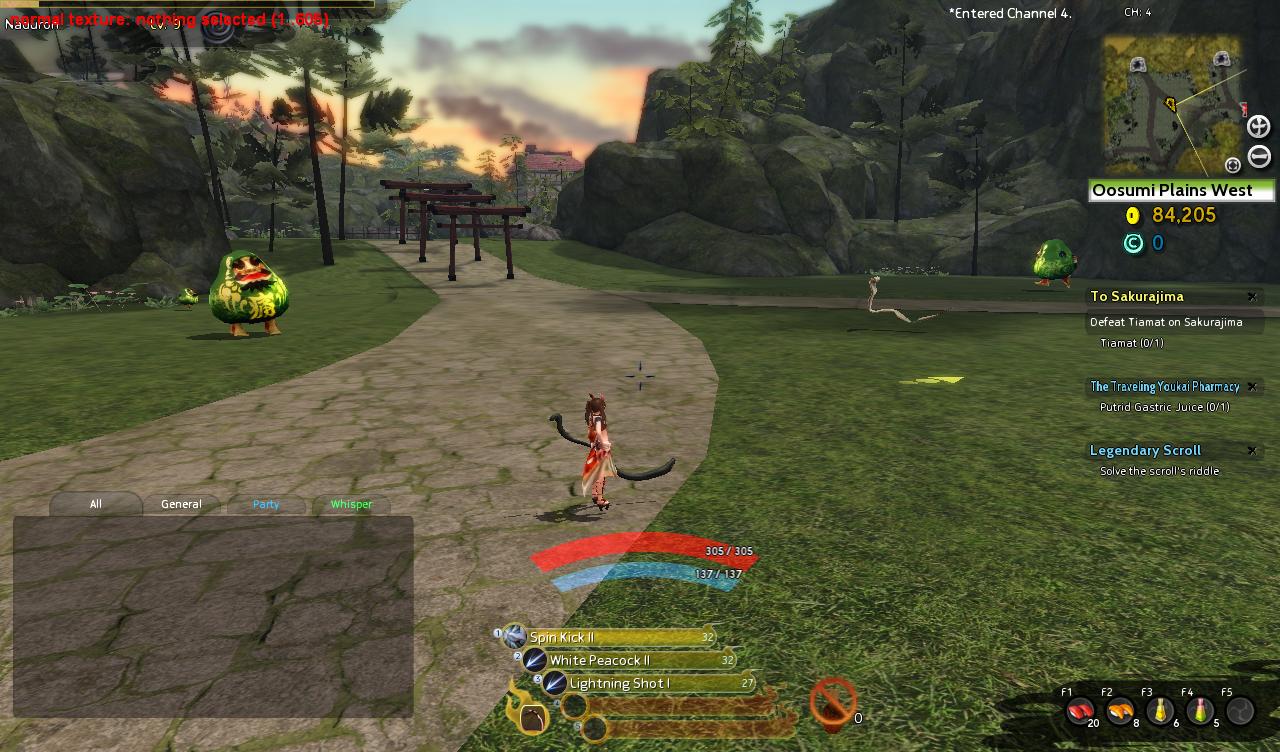Close the To Sakurajima quest tracker
The image size is (1280, 752).
(x=1251, y=297)
